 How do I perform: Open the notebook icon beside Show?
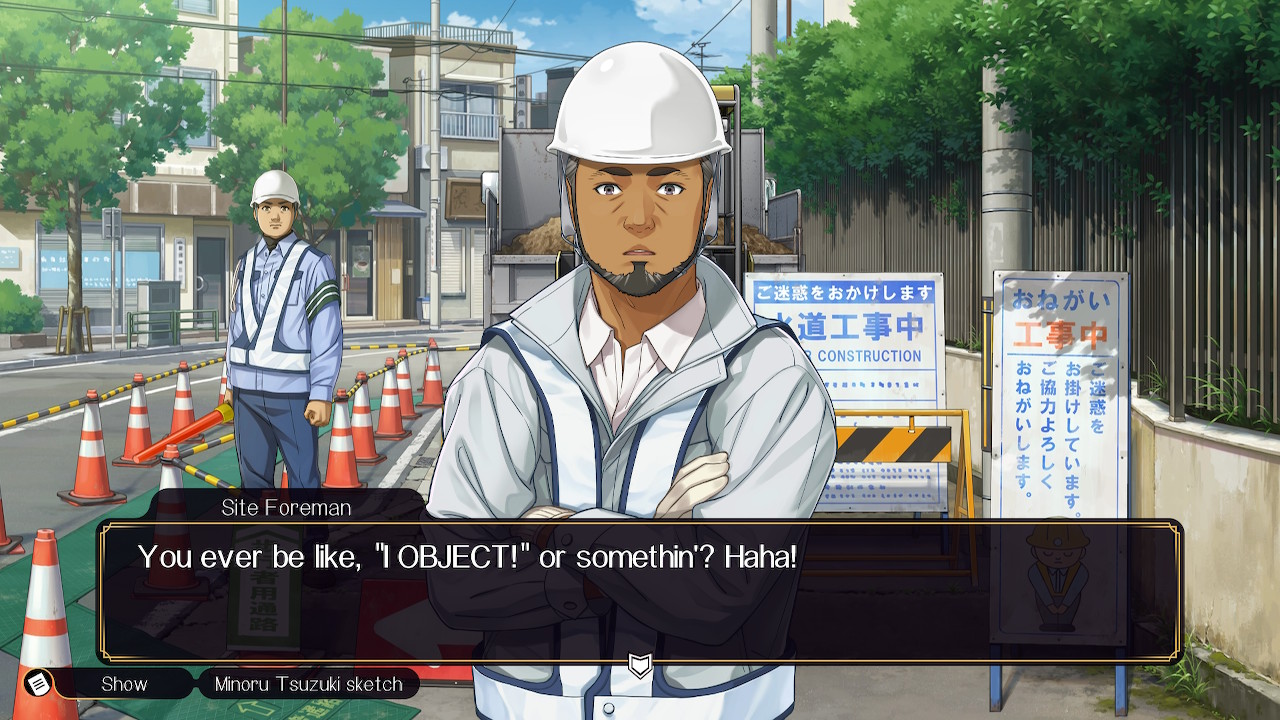(39, 684)
